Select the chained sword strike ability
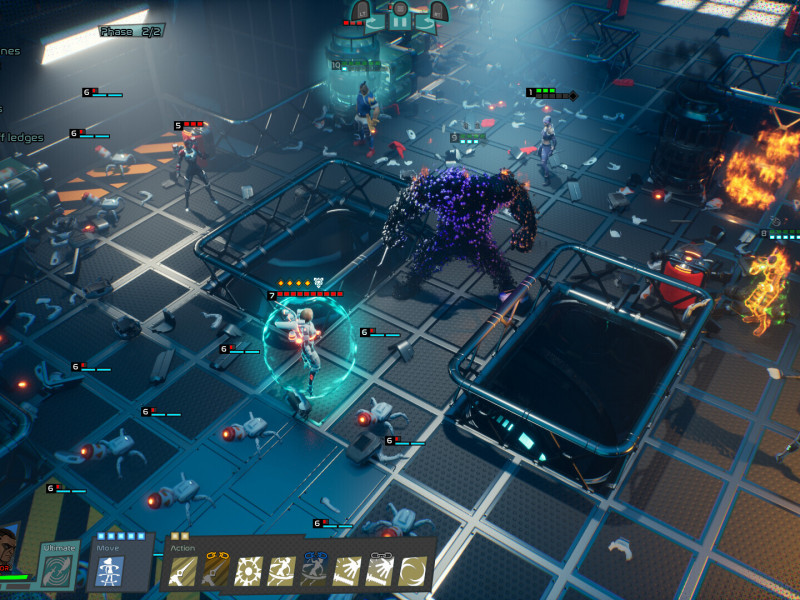The width and height of the screenshot is (800, 600). [x=216, y=571]
